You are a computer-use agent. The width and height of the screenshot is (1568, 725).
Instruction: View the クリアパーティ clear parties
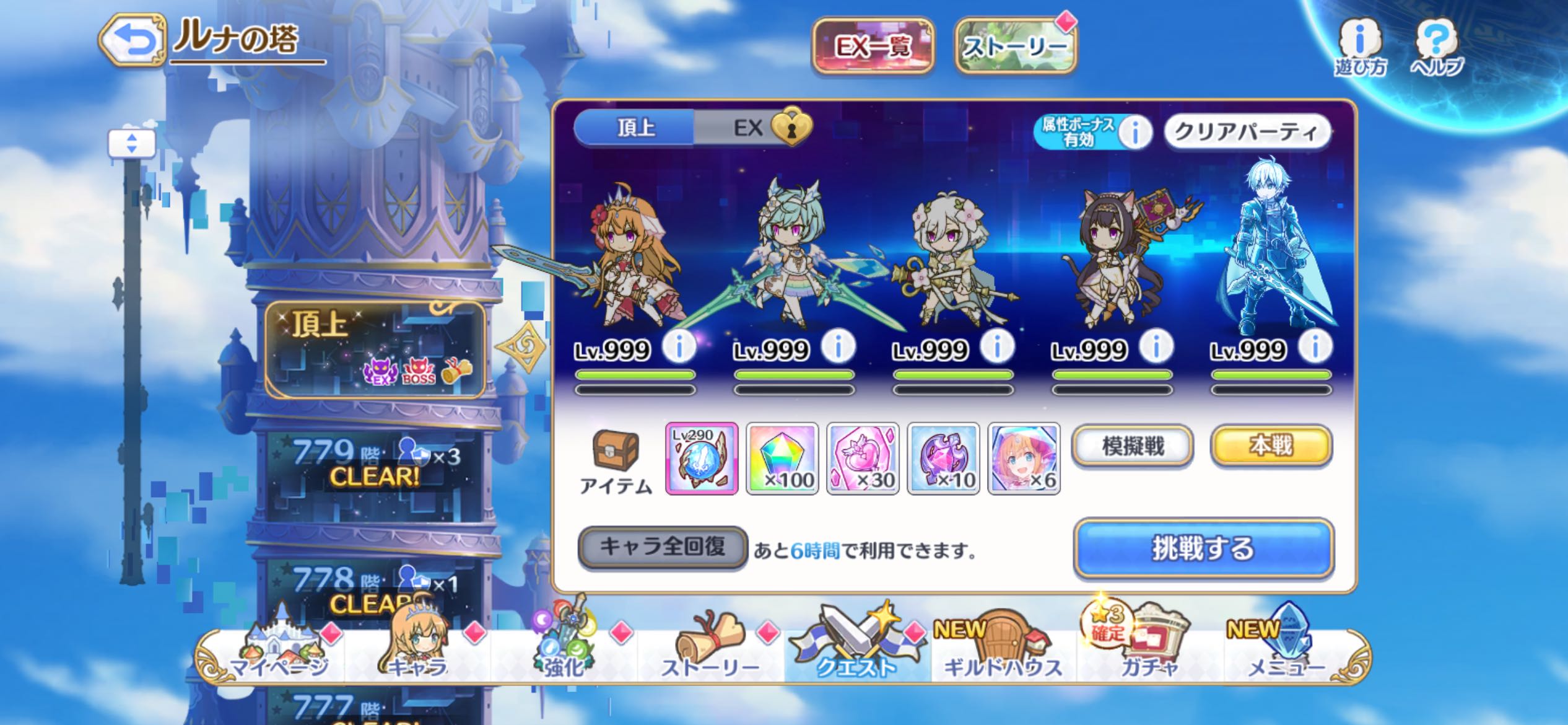[1247, 131]
